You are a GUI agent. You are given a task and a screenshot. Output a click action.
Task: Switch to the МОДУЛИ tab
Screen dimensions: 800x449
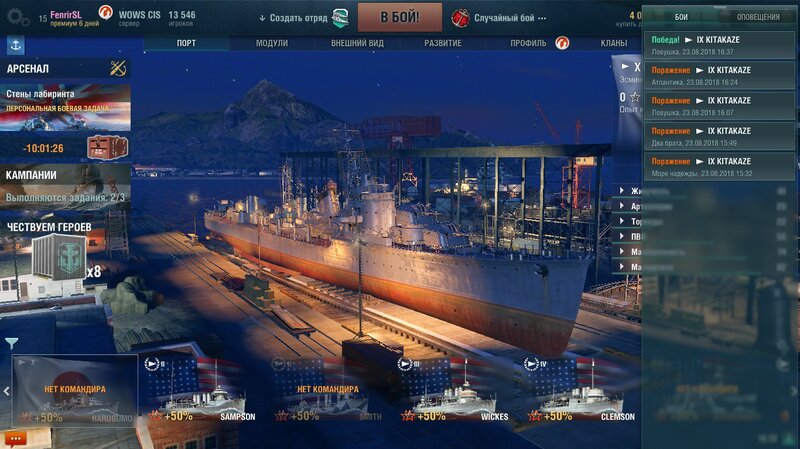[x=271, y=43]
